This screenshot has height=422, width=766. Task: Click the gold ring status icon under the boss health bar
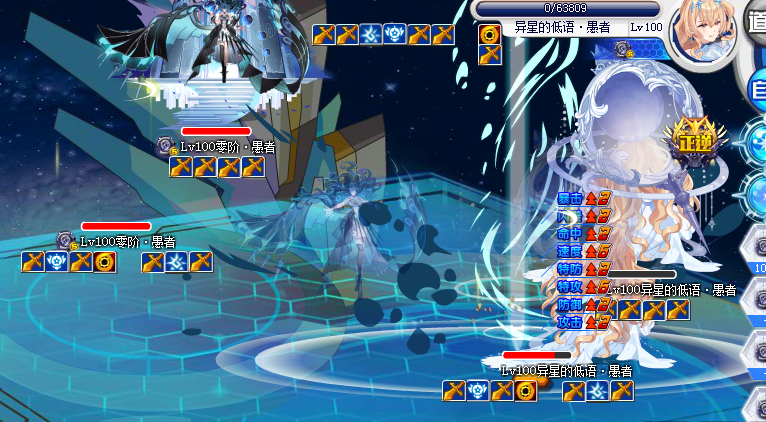point(489,34)
